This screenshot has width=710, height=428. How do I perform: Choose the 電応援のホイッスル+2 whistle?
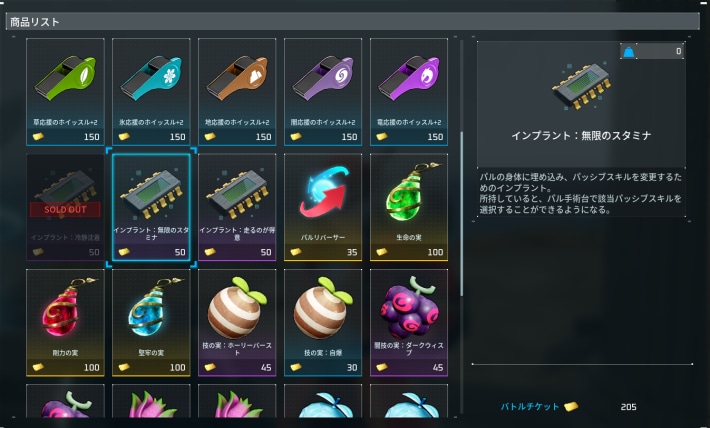[409, 90]
